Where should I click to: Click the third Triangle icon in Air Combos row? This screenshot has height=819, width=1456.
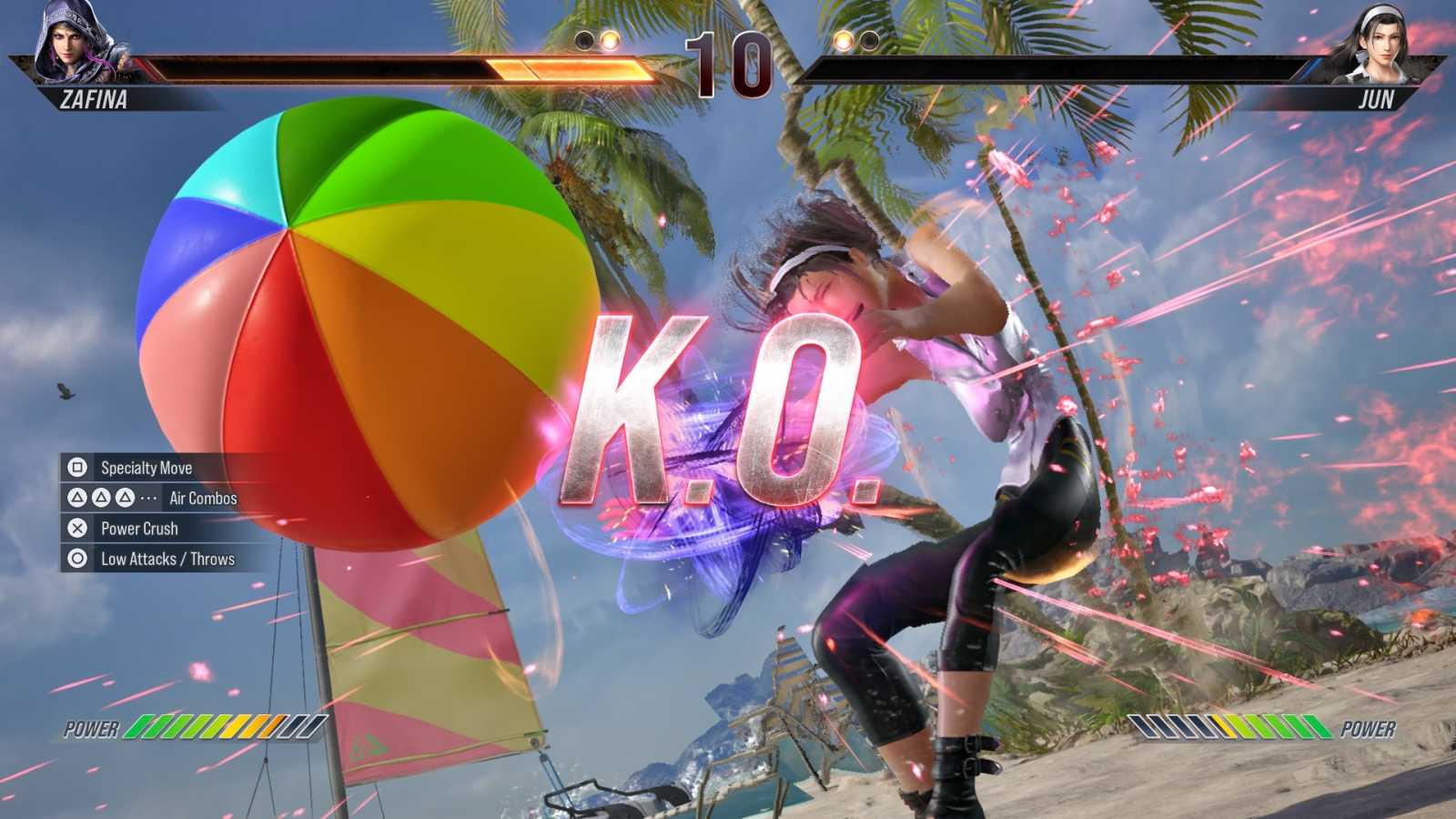[x=125, y=498]
